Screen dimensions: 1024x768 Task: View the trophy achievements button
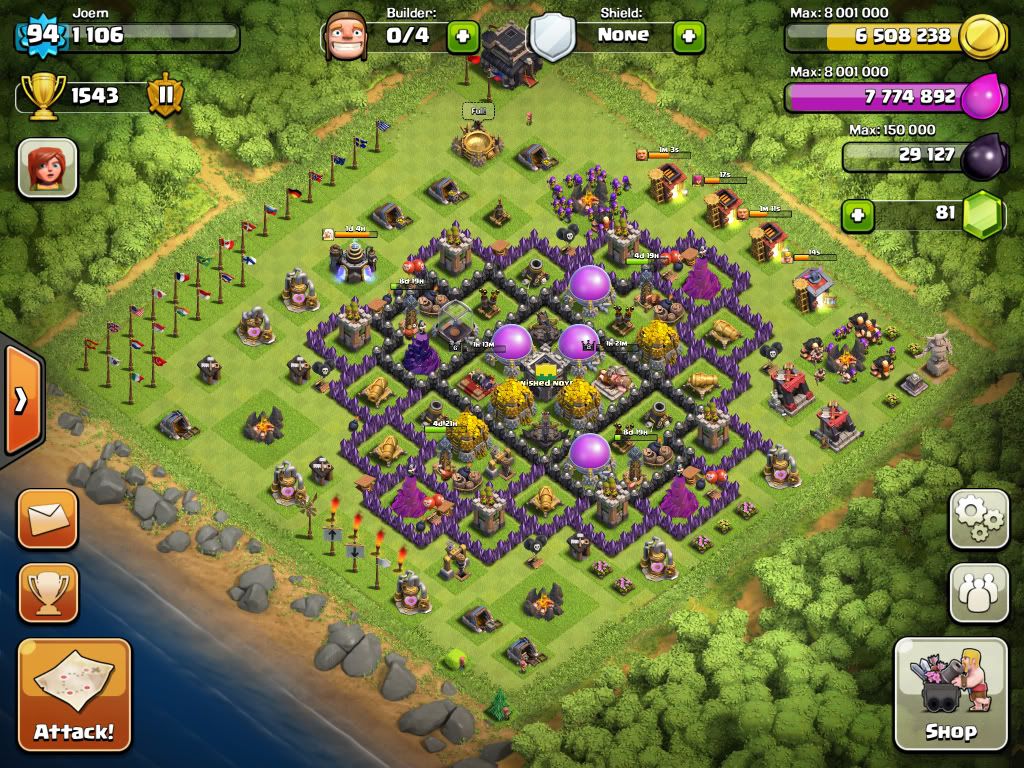click(x=47, y=593)
